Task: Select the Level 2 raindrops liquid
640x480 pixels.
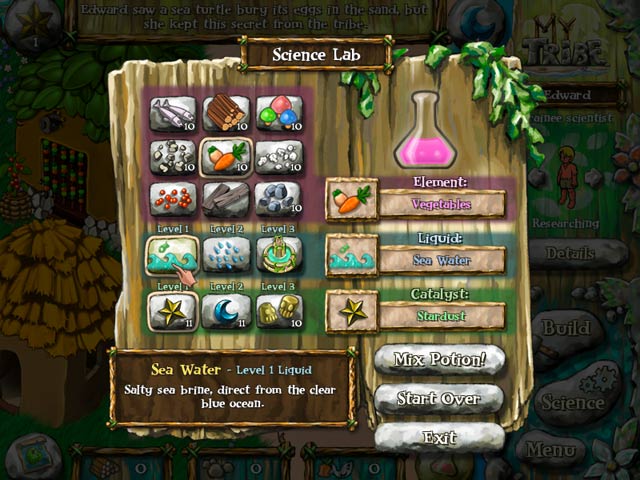Action: [225, 256]
